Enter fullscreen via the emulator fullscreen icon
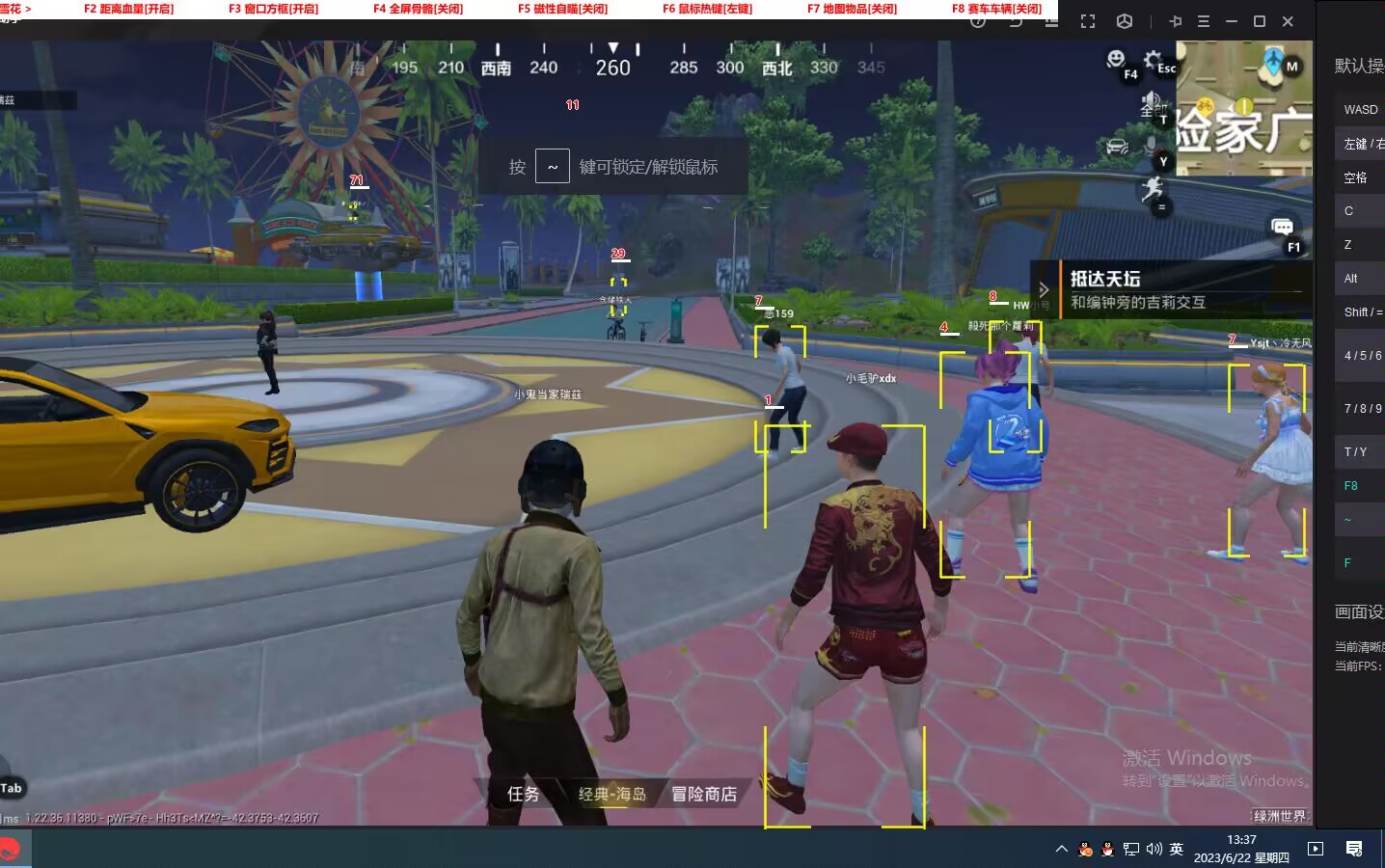Image resolution: width=1385 pixels, height=868 pixels. click(x=1088, y=20)
